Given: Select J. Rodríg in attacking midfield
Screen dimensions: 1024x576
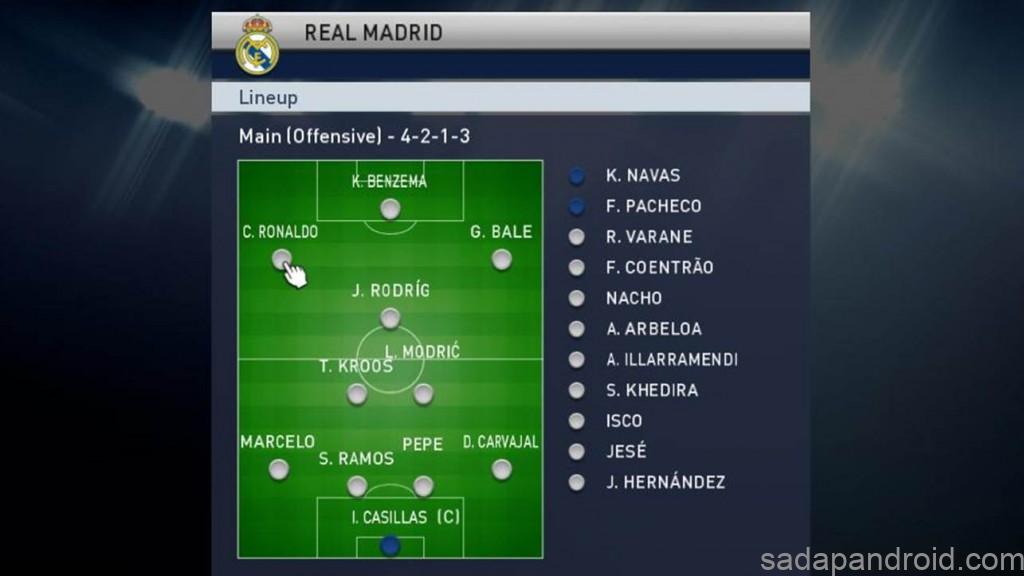Looking at the screenshot, I should pyautogui.click(x=390, y=318).
